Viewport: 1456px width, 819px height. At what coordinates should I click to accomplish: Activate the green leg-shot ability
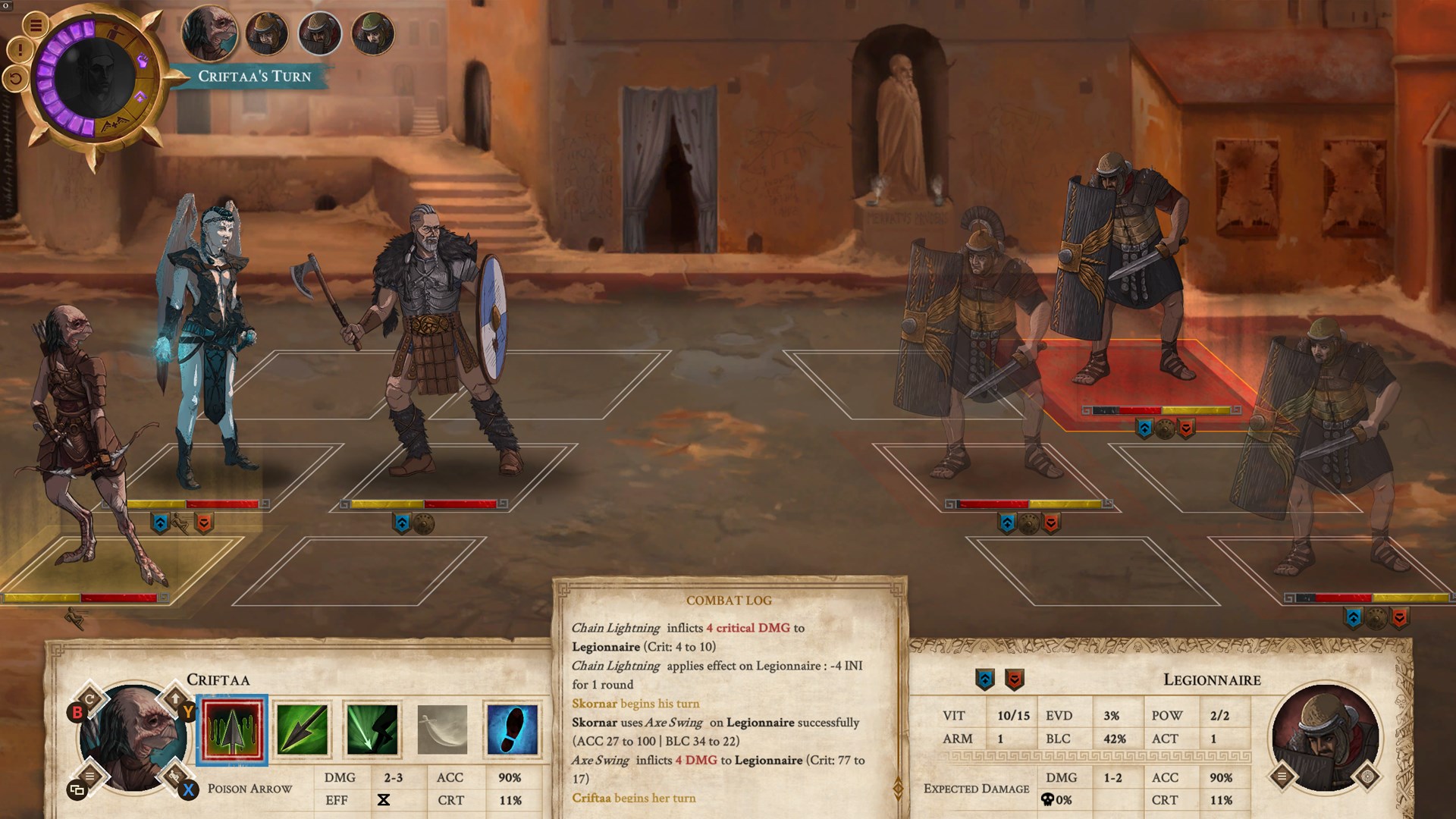pos(372,730)
